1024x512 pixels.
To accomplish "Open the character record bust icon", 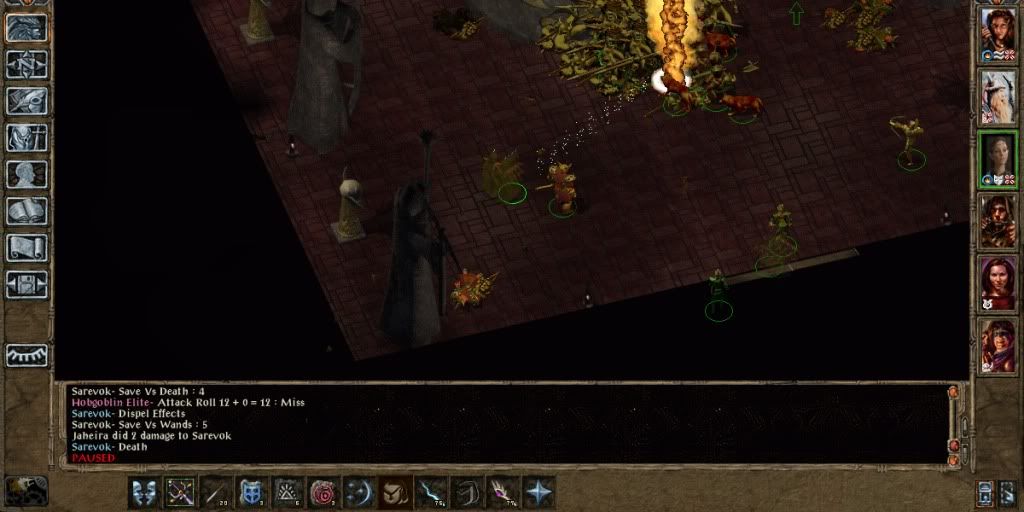I will 27,174.
